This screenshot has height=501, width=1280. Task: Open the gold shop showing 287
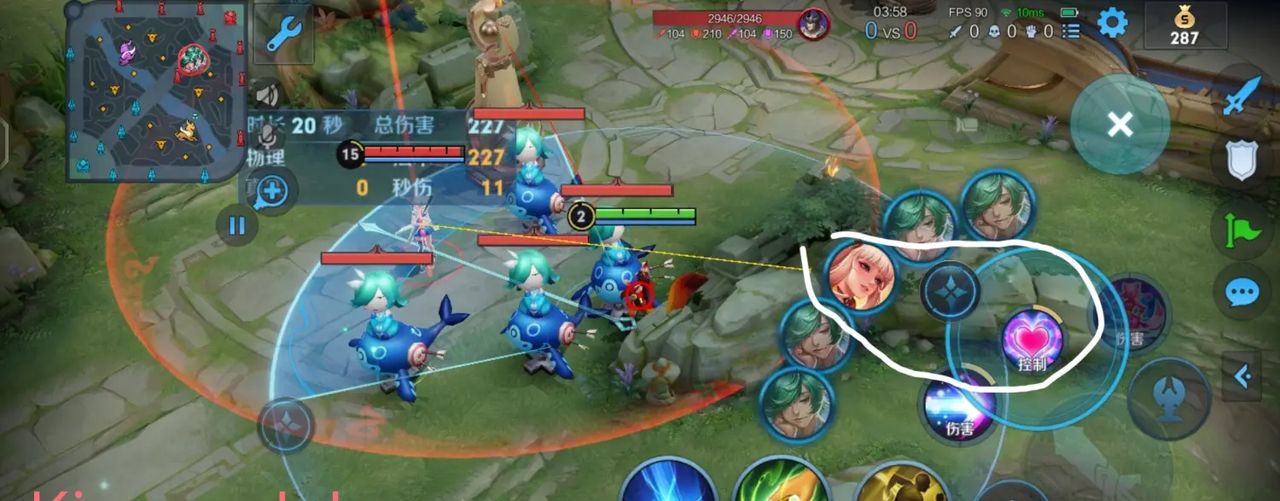coord(1184,25)
